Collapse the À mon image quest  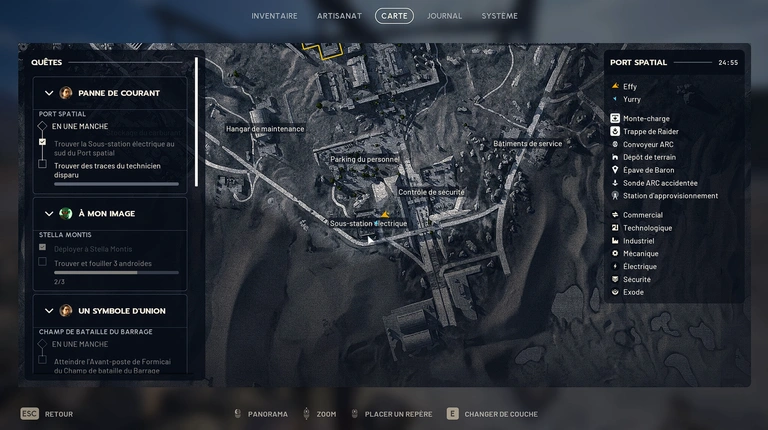pos(49,213)
